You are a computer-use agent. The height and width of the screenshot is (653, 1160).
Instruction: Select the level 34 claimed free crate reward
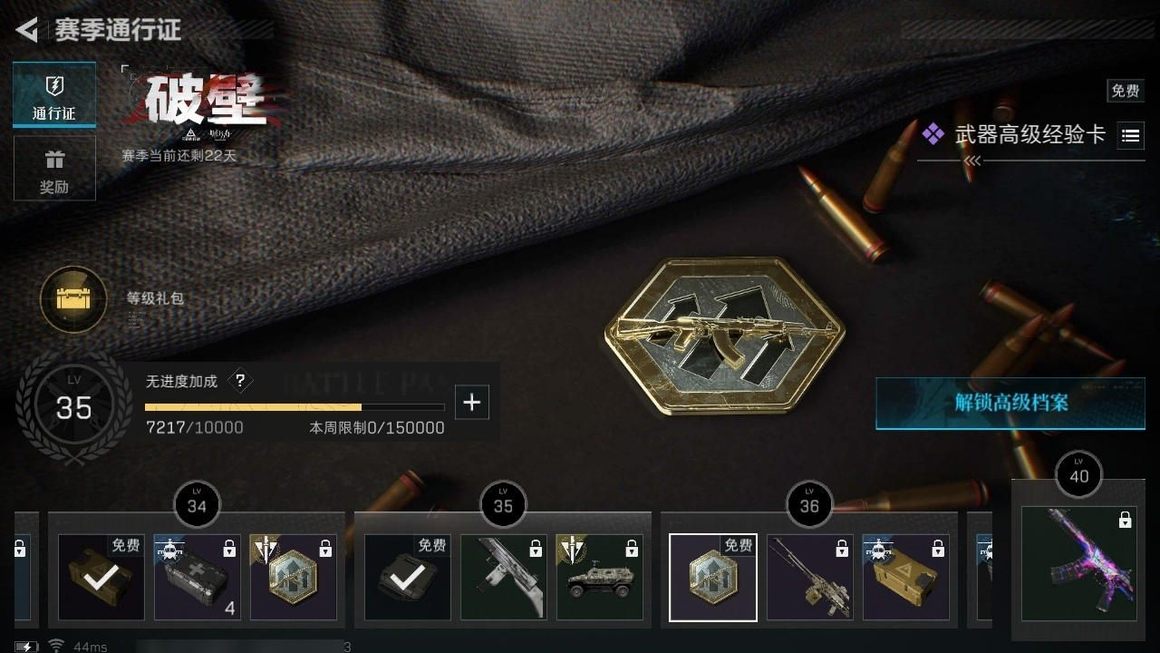point(101,577)
